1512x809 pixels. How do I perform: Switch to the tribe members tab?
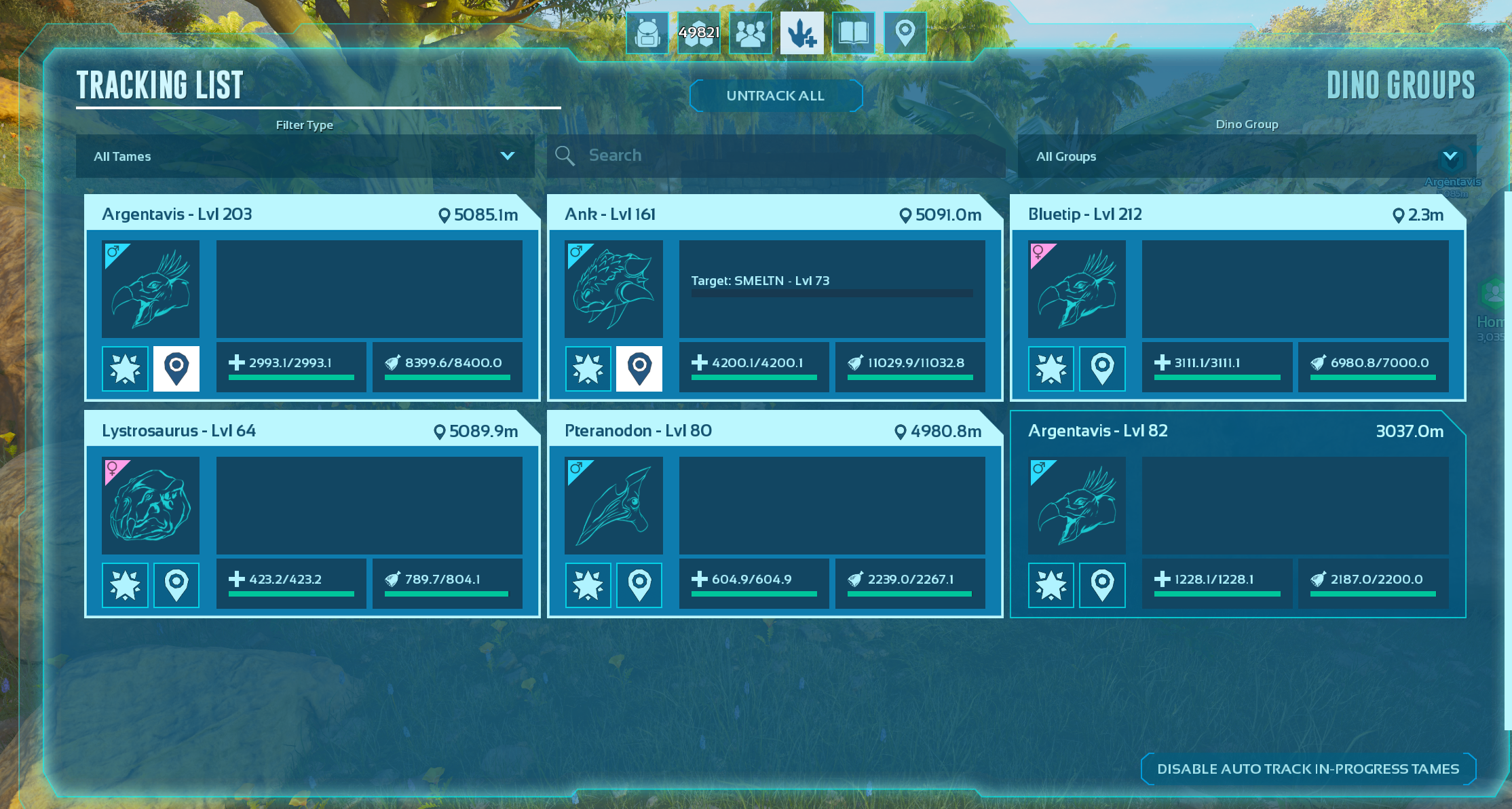click(751, 33)
